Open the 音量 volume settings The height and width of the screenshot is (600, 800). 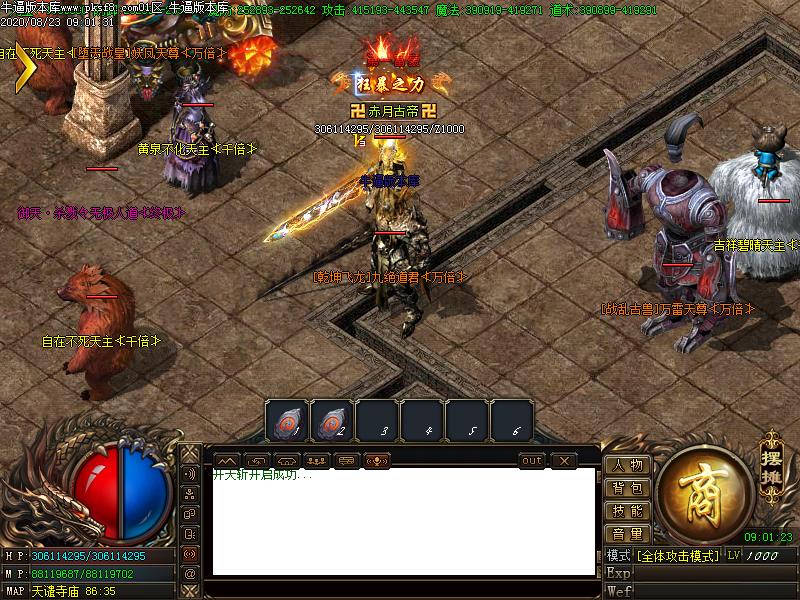(x=627, y=534)
